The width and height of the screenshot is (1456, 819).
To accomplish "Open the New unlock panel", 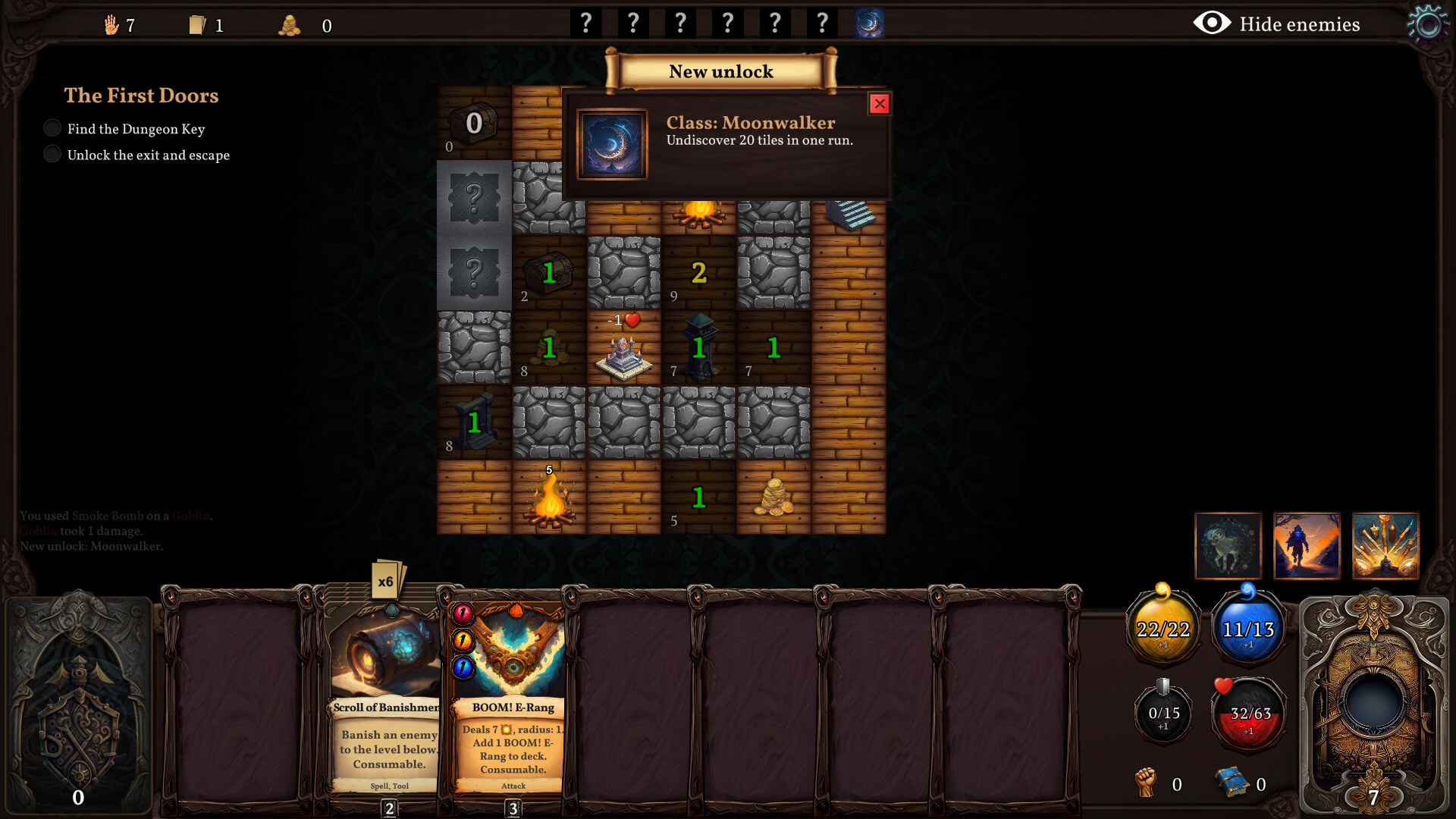I will tap(721, 71).
